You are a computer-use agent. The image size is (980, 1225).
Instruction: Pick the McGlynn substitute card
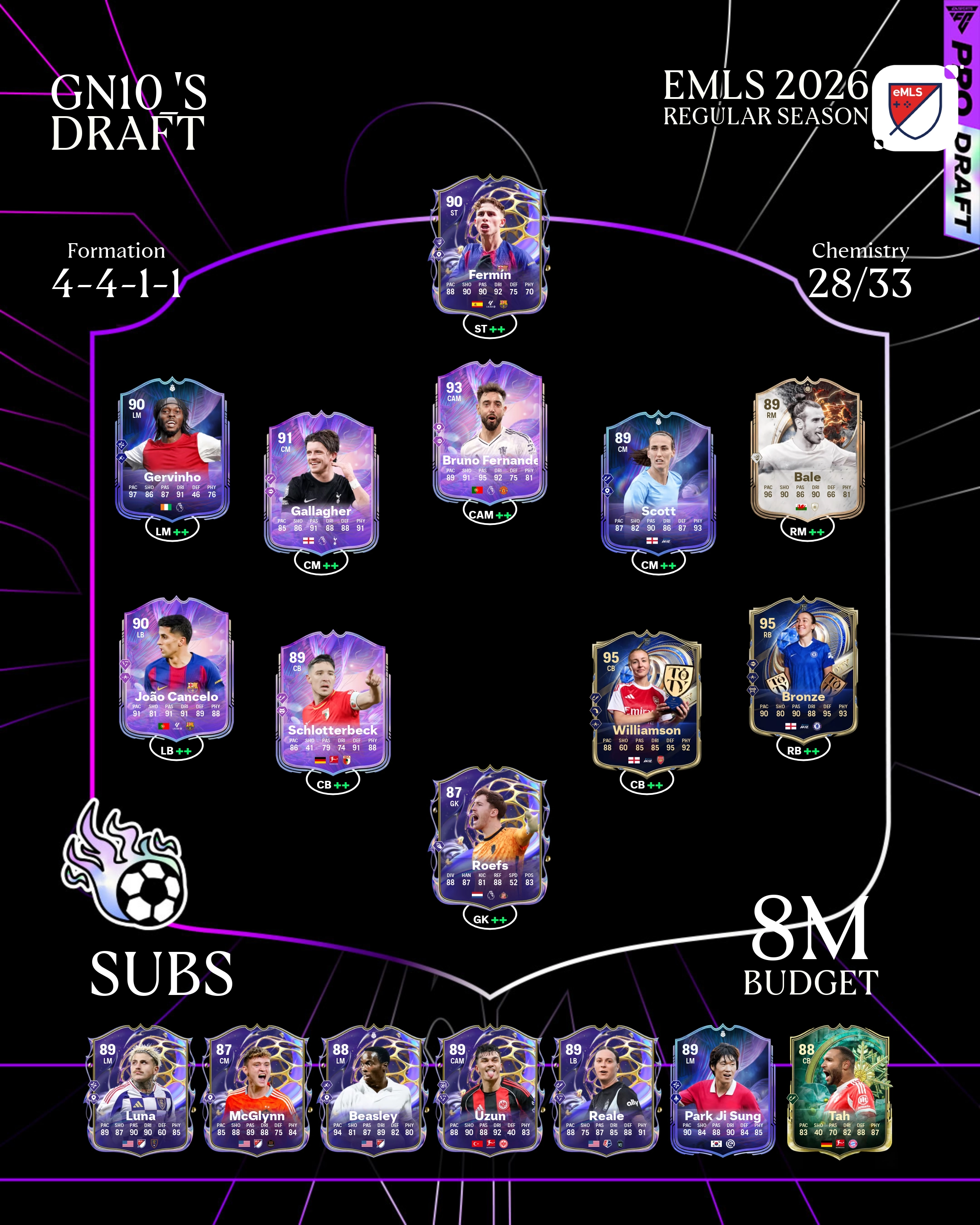coord(257,1090)
